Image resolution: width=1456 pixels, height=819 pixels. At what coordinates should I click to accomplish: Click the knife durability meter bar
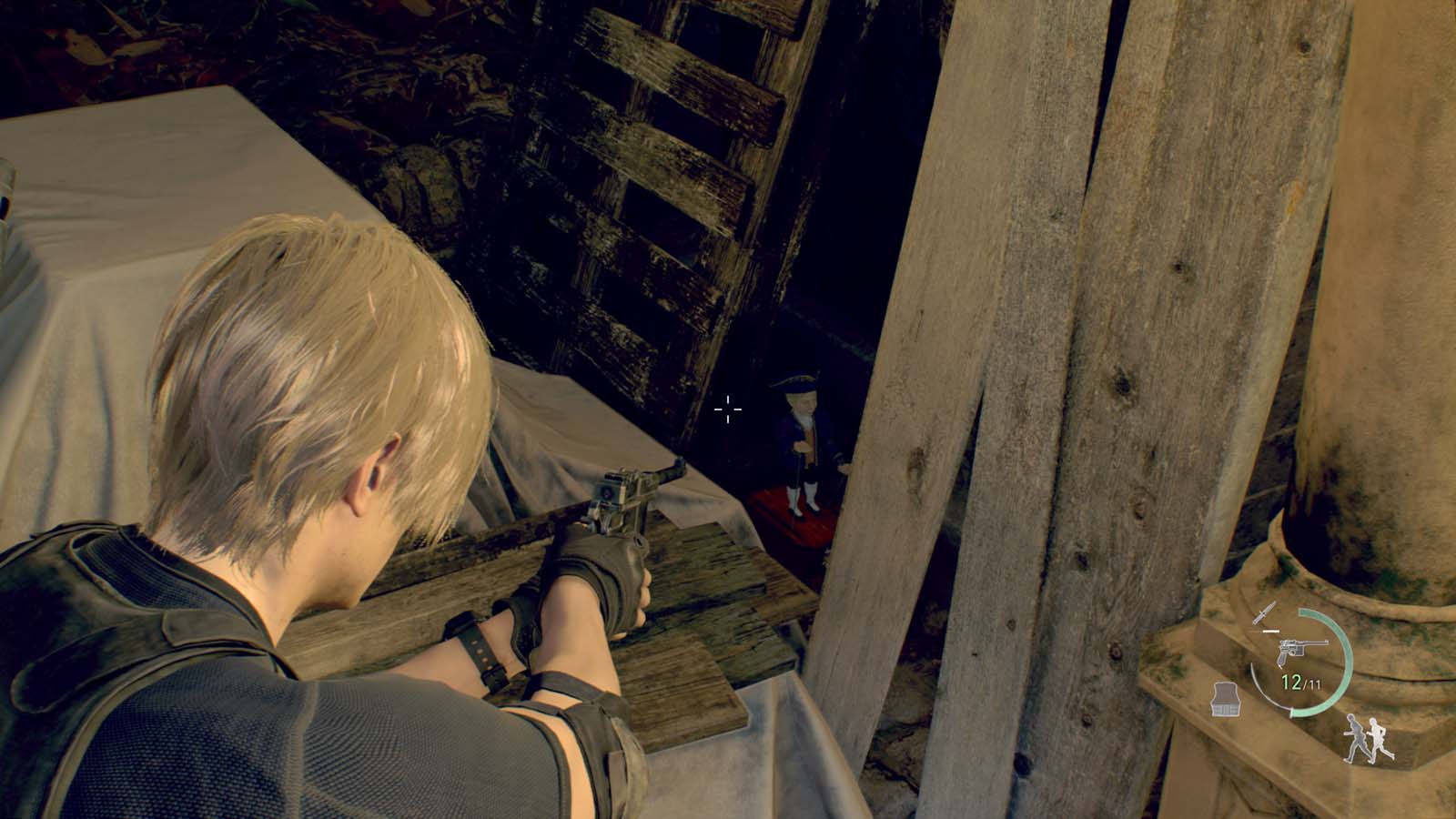click(x=1271, y=632)
